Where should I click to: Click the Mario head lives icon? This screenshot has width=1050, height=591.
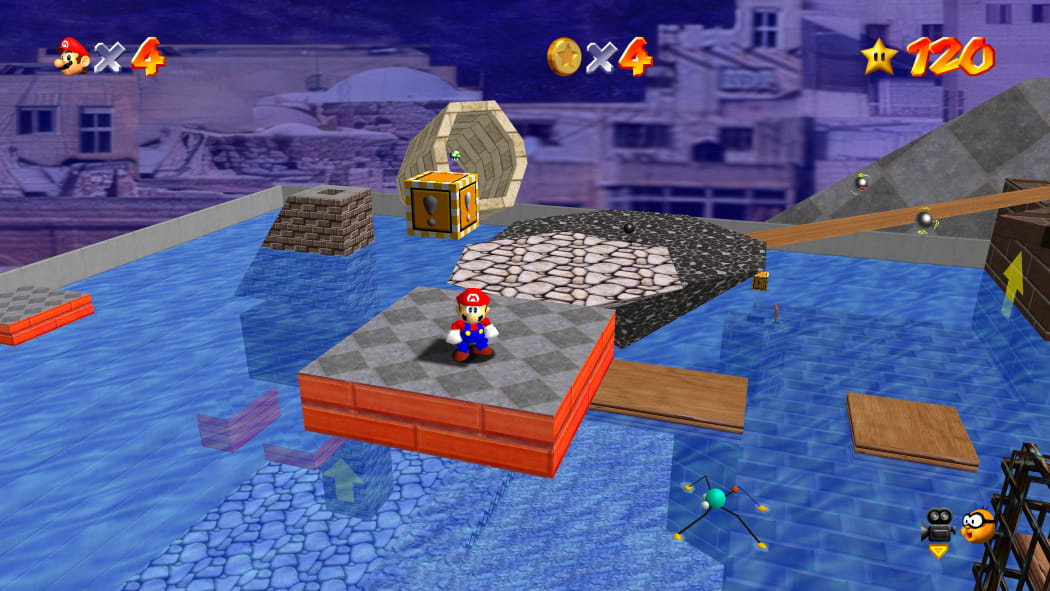(72, 56)
